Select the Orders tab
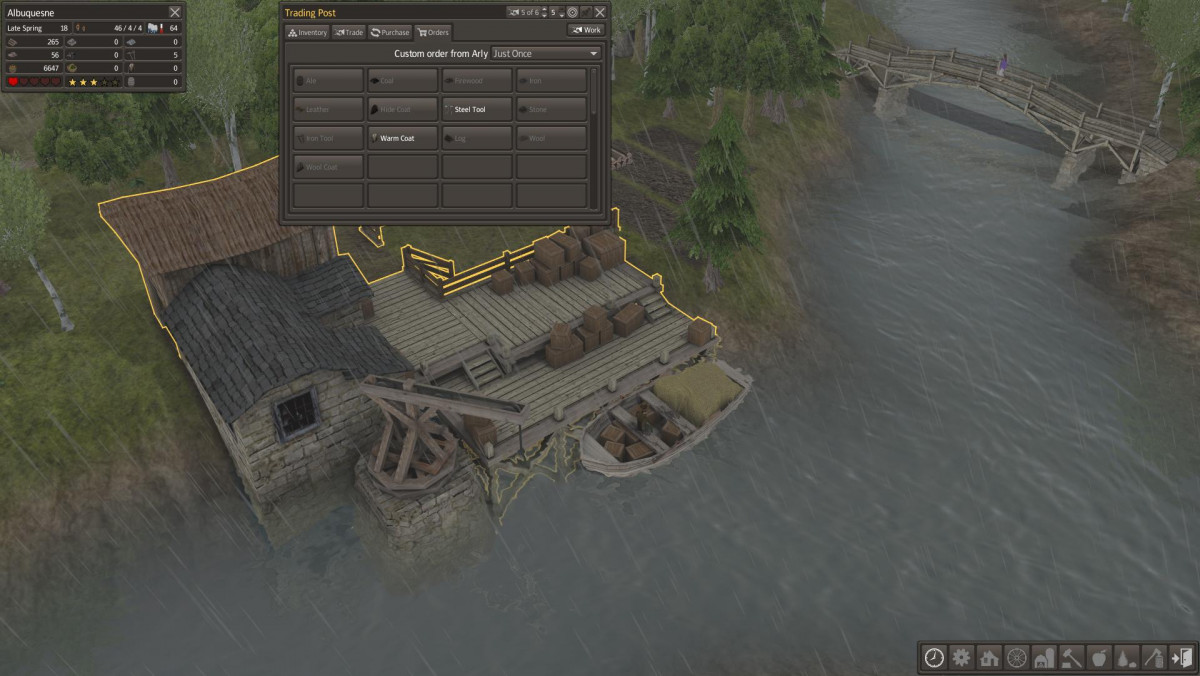This screenshot has height=676, width=1200. tap(433, 32)
